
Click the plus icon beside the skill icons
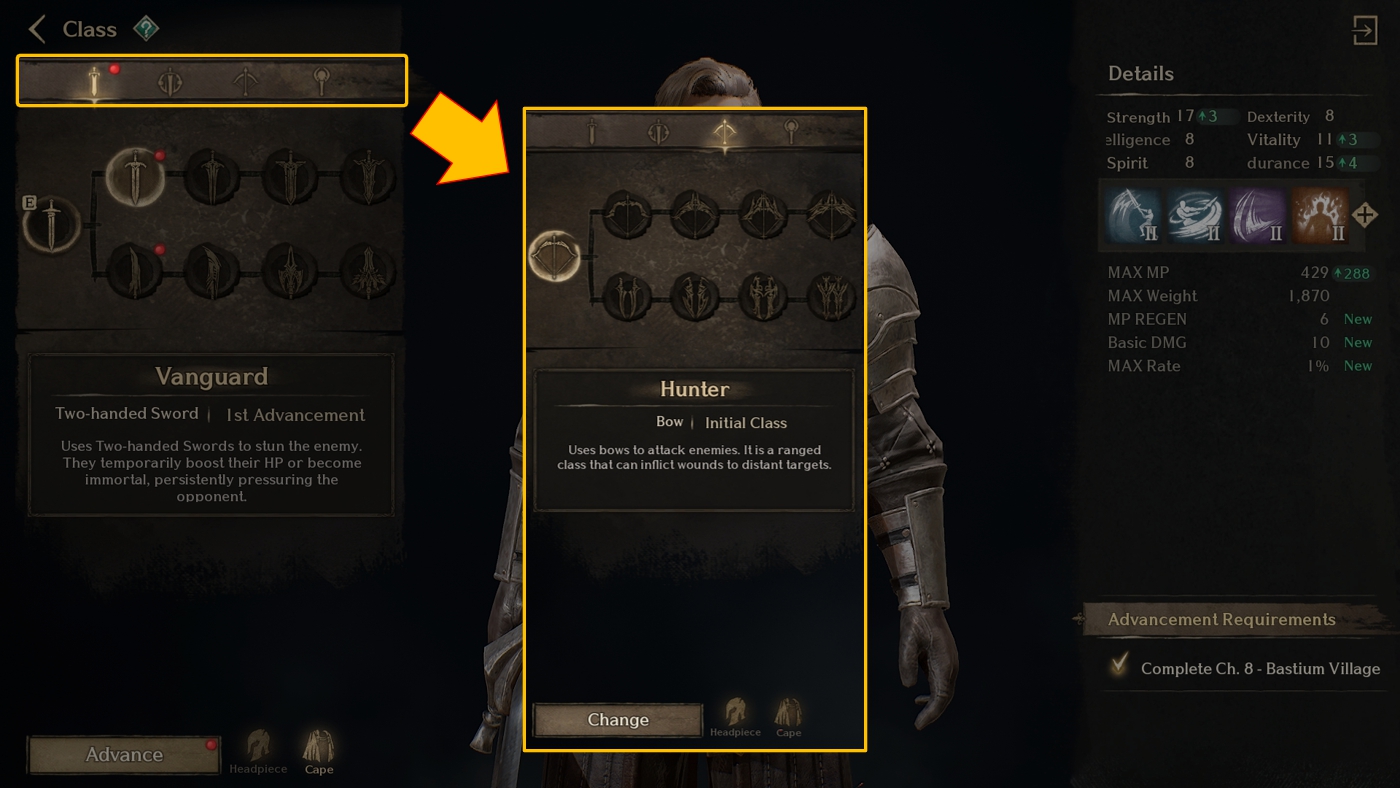click(1365, 215)
